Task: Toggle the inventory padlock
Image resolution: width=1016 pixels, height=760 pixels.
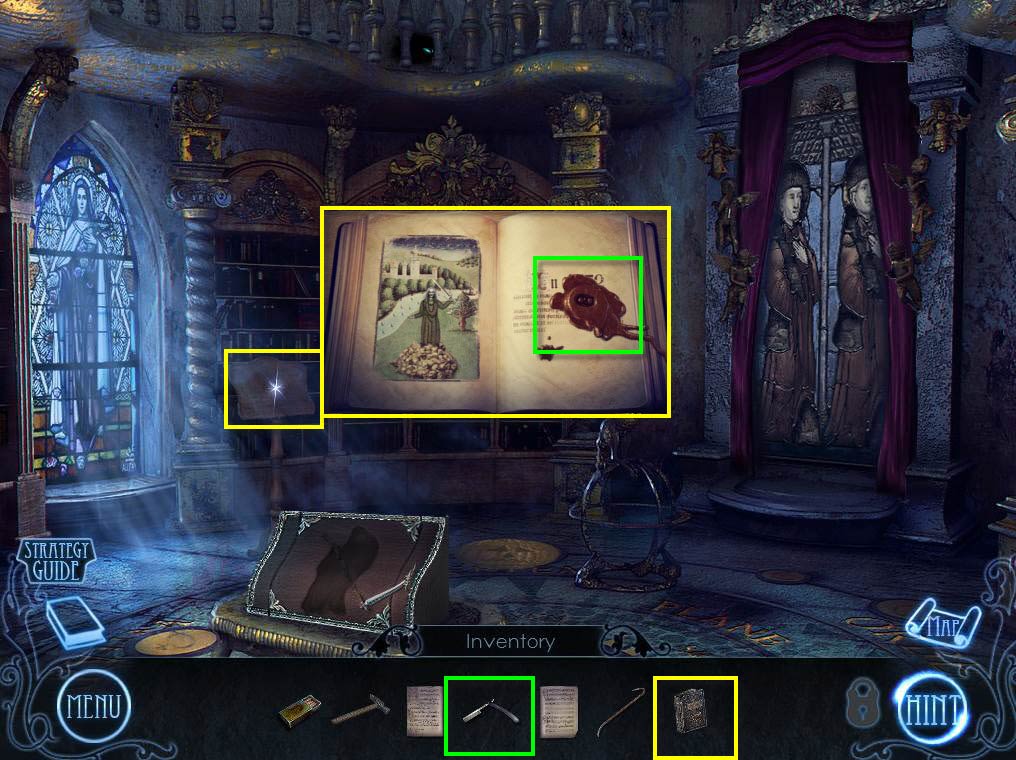Action: point(862,705)
